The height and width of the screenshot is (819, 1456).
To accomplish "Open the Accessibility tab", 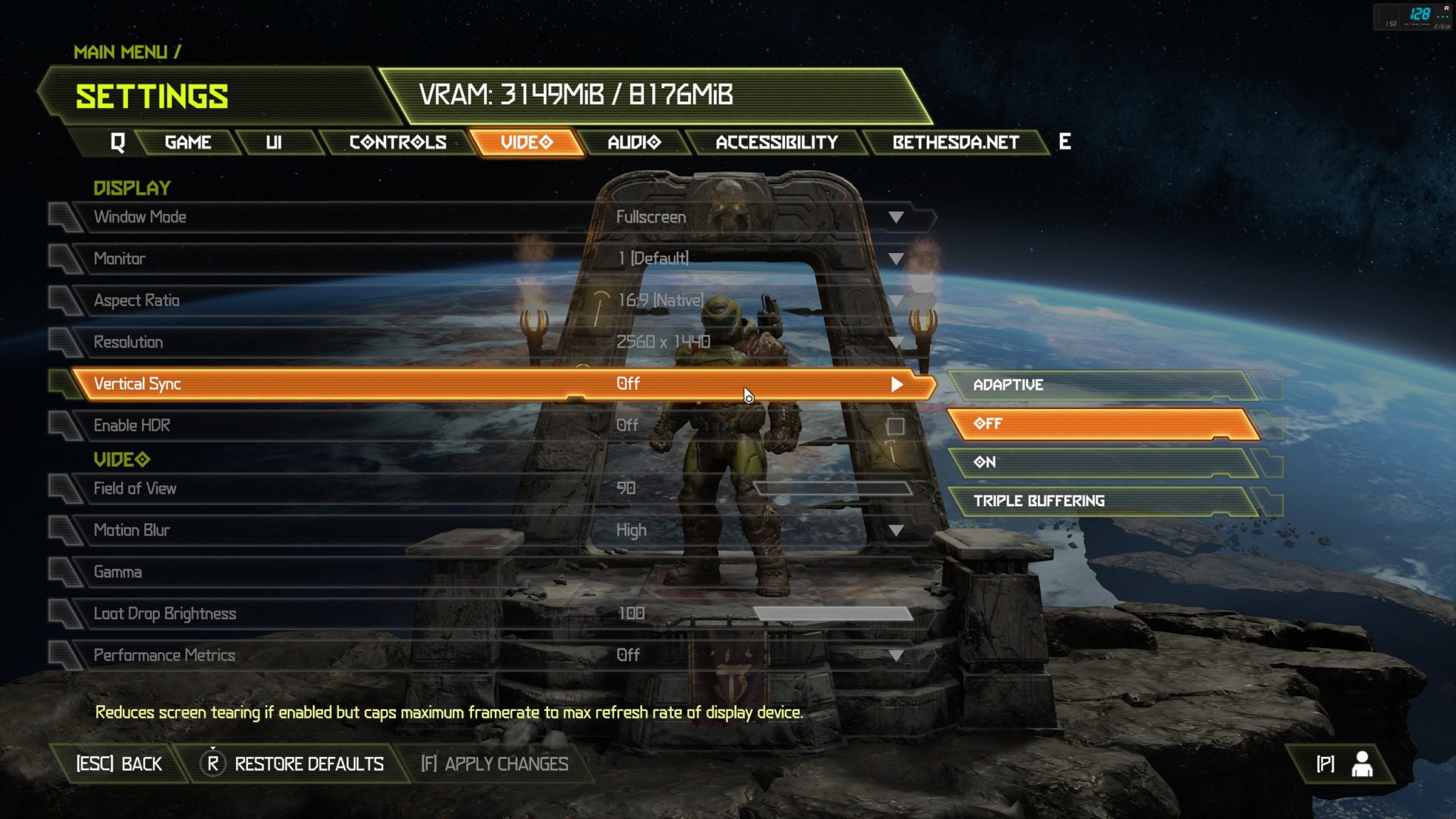I will [776, 142].
